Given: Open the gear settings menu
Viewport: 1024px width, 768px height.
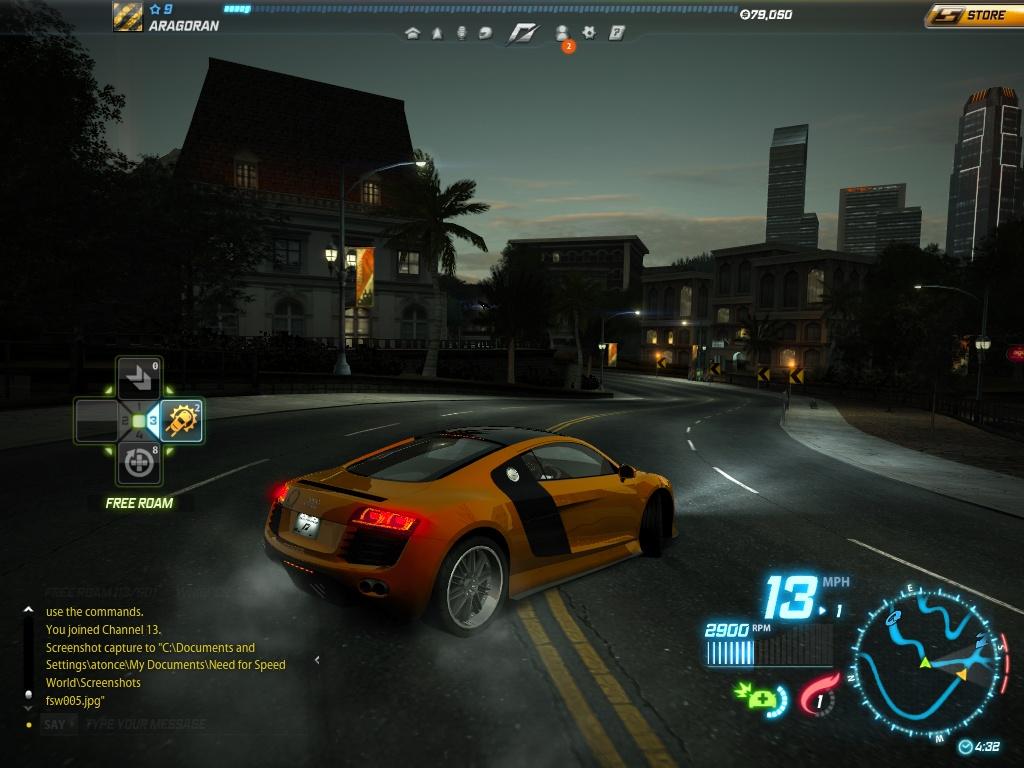Looking at the screenshot, I should tap(589, 33).
